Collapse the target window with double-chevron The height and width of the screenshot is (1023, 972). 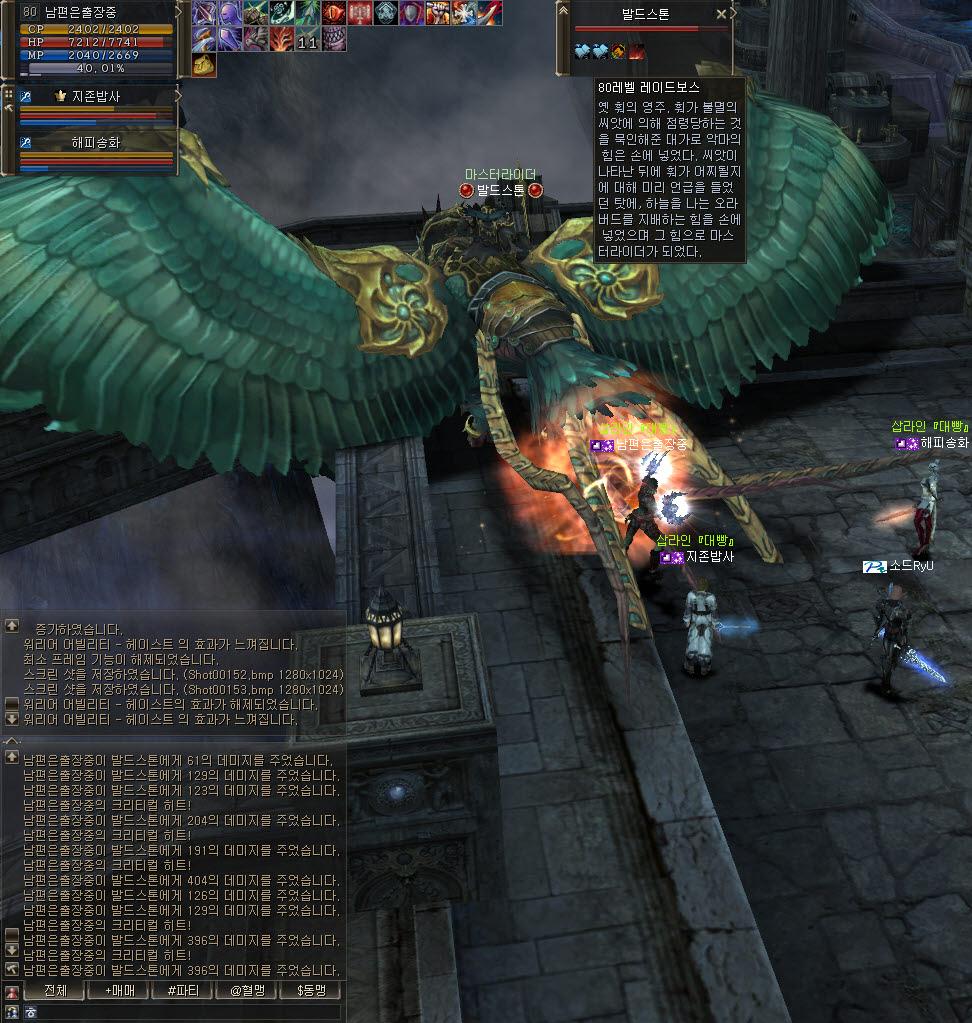pos(564,12)
